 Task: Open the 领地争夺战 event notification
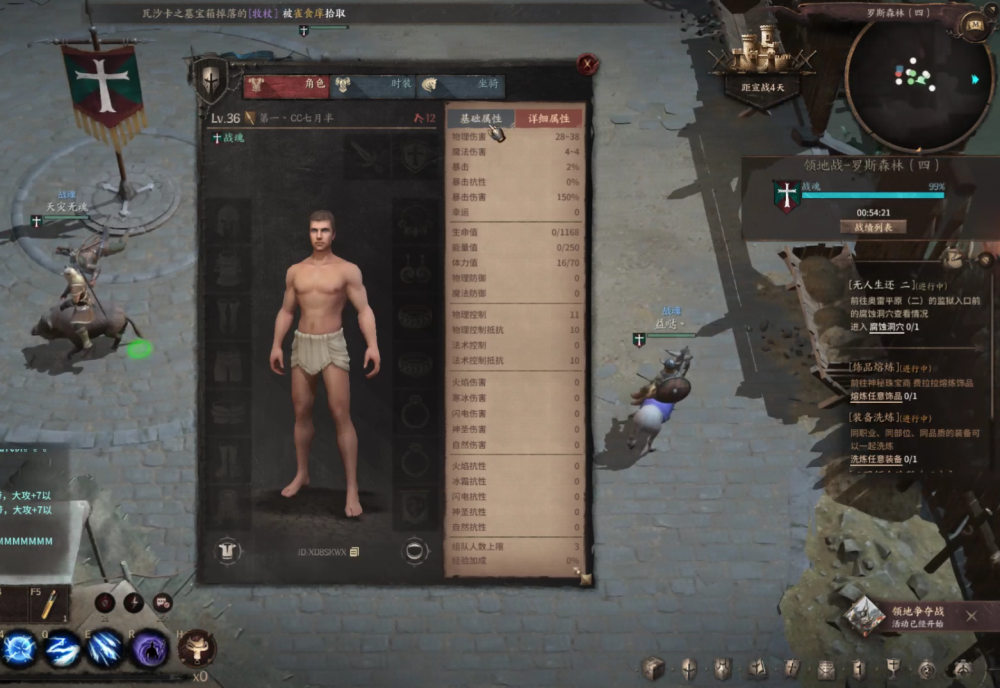pos(905,616)
